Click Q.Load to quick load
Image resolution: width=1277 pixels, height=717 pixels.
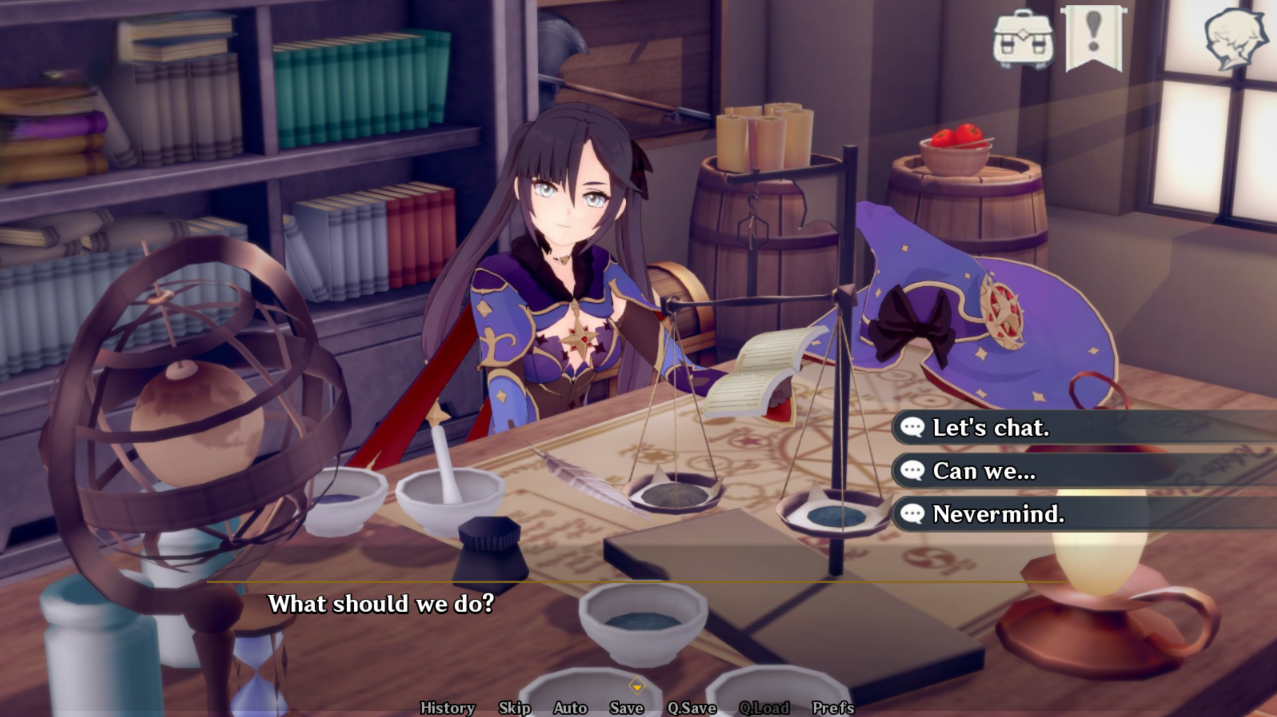coord(764,708)
